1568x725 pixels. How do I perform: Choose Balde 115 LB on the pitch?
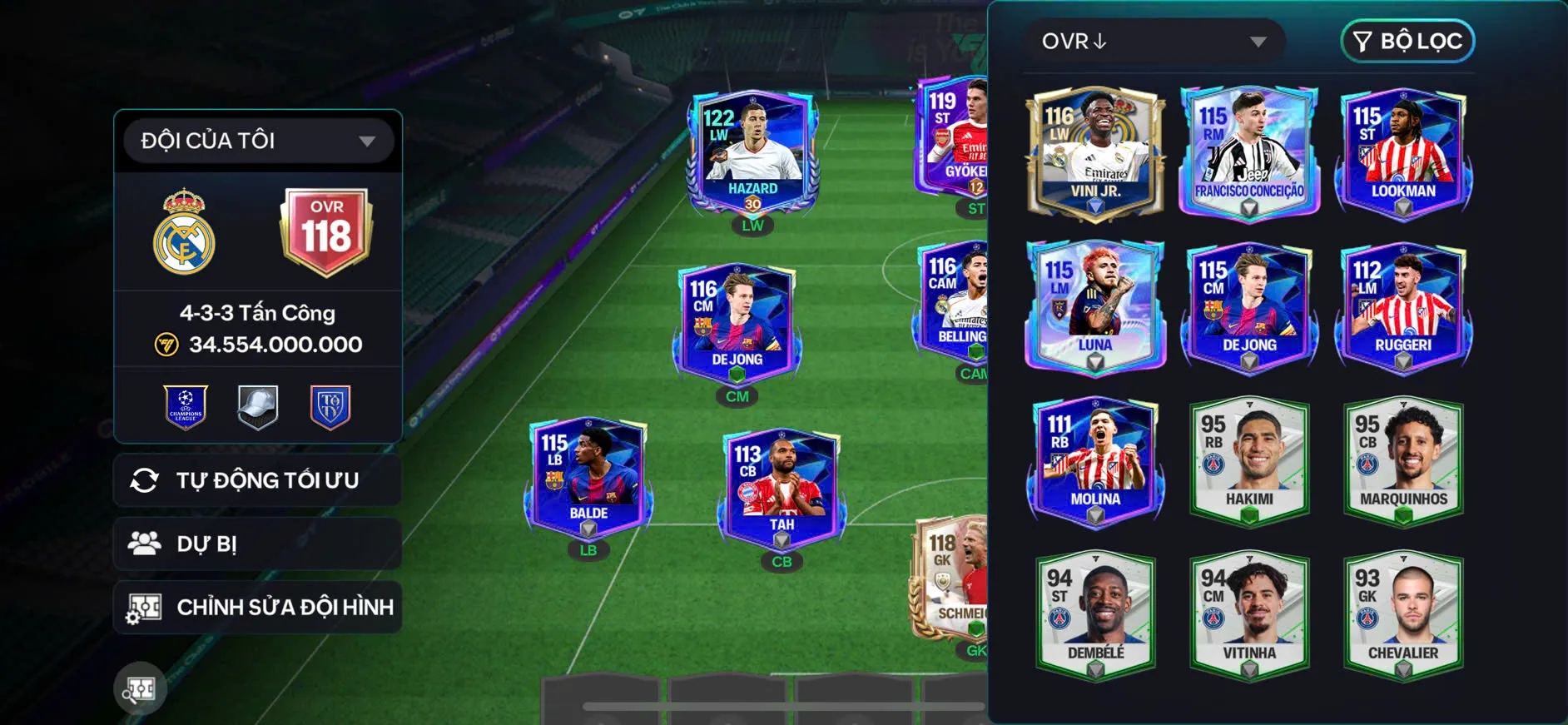(x=588, y=479)
